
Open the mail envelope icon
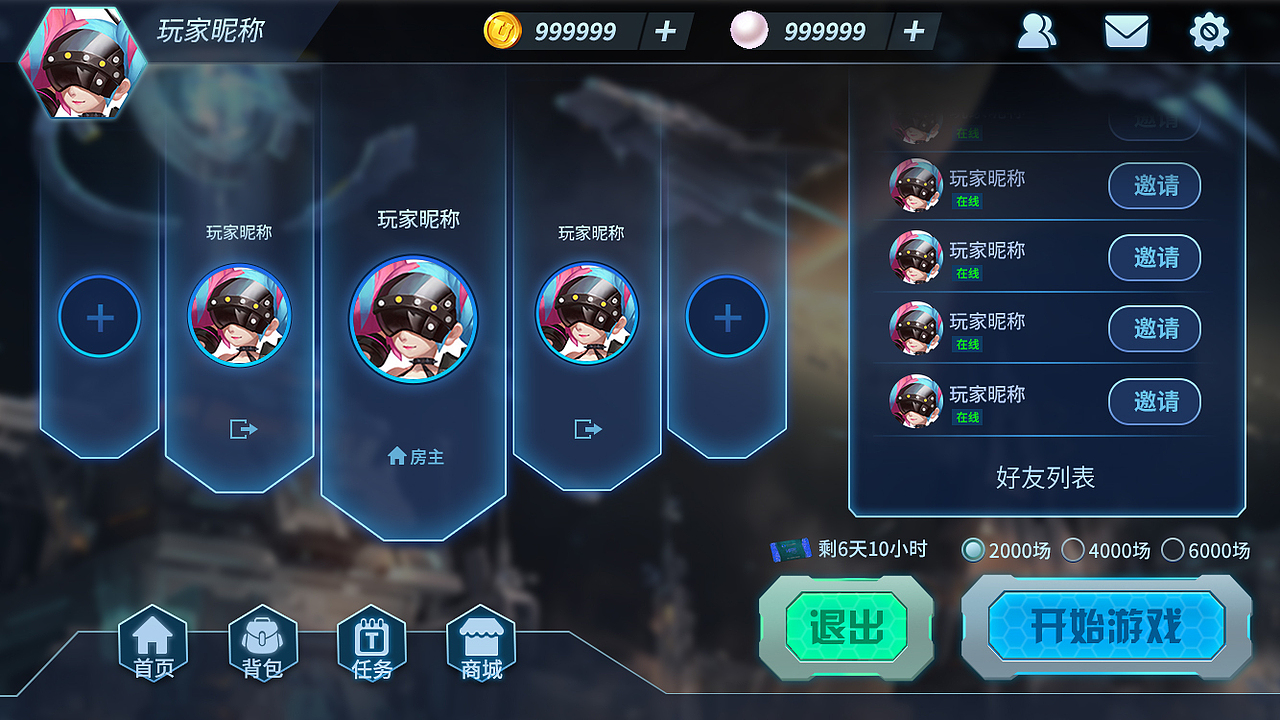tap(1125, 31)
